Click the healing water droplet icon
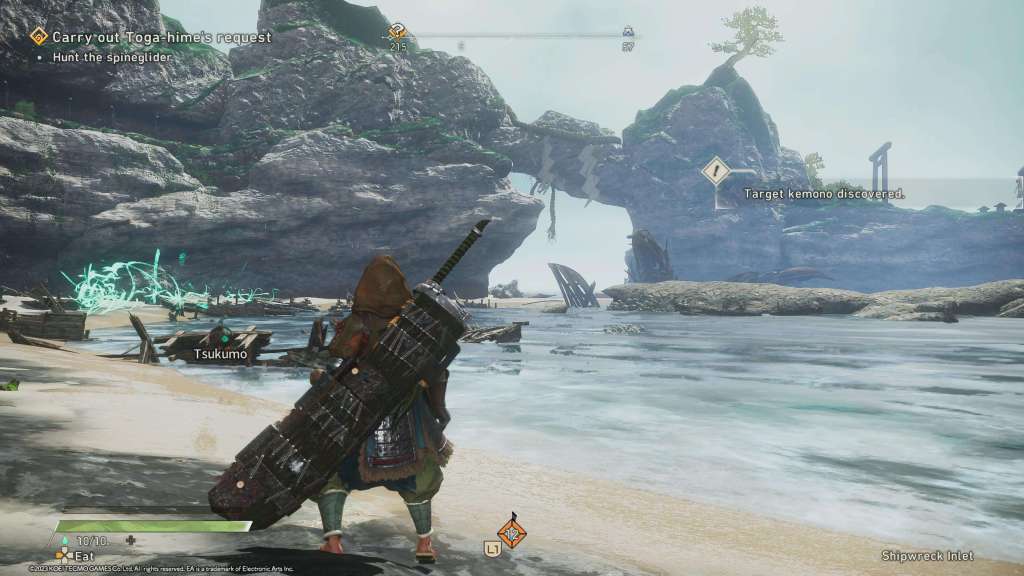1024x576 pixels. (66, 541)
